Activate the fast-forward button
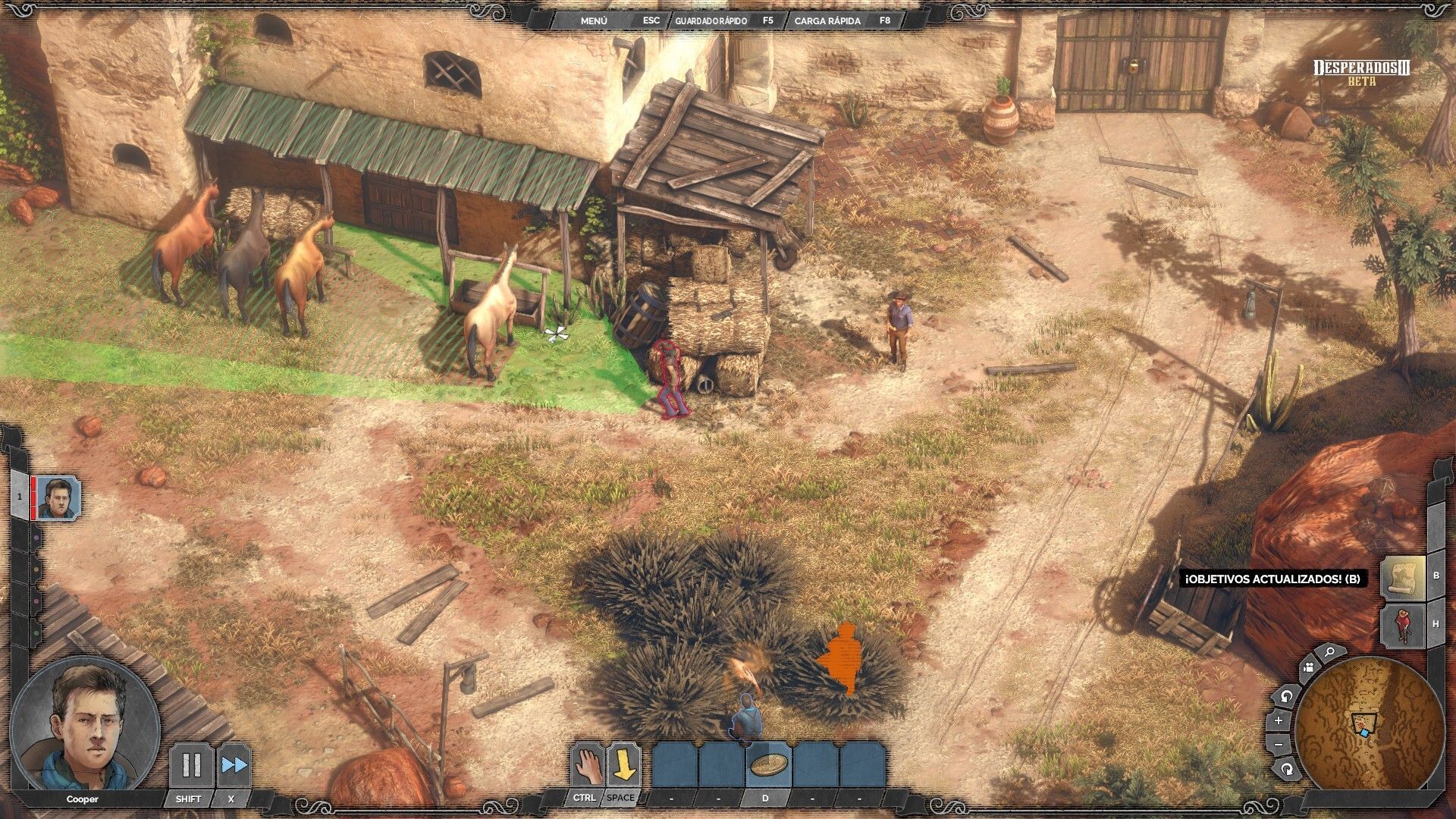This screenshot has width=1456, height=819. pos(234,765)
